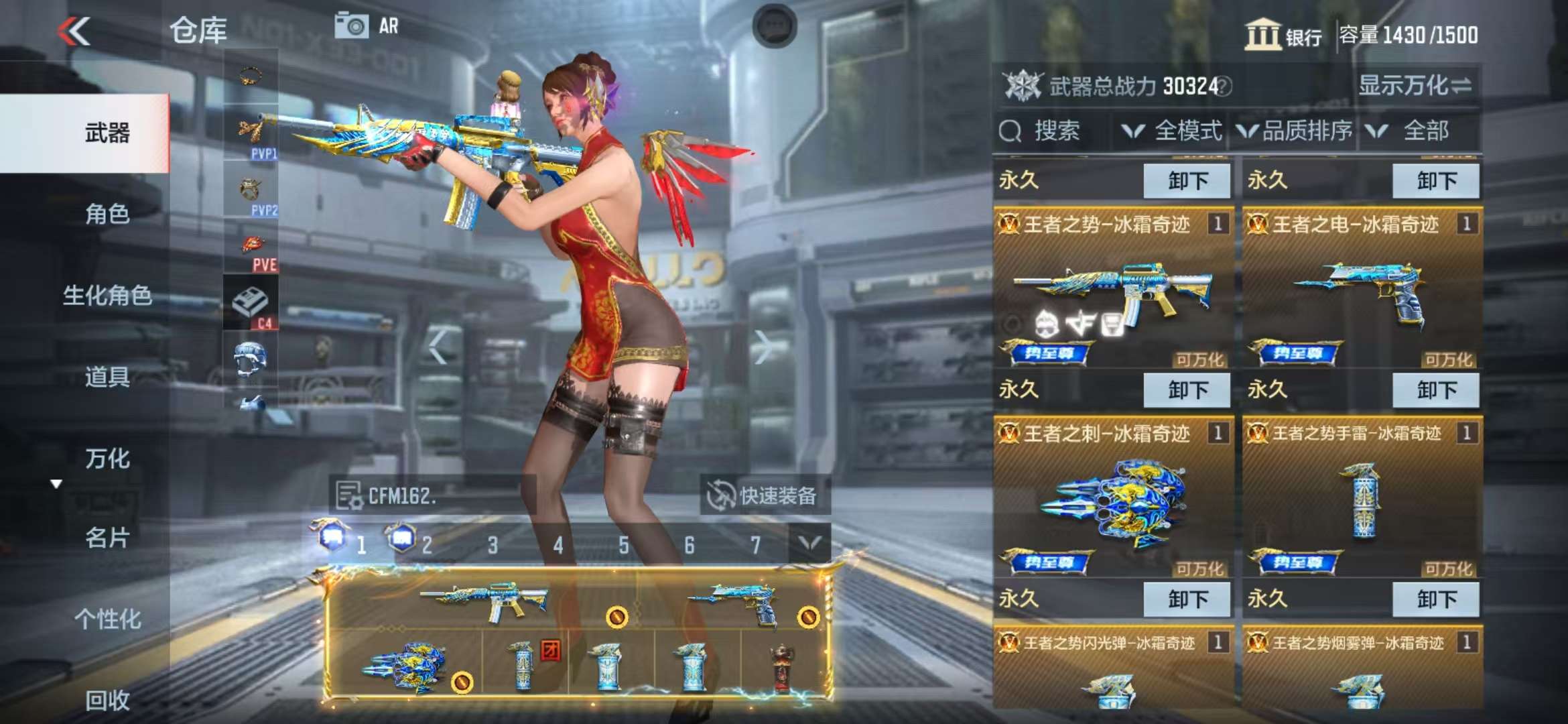
Task: Open the 品质排序 sort dropdown
Action: 1295,131
